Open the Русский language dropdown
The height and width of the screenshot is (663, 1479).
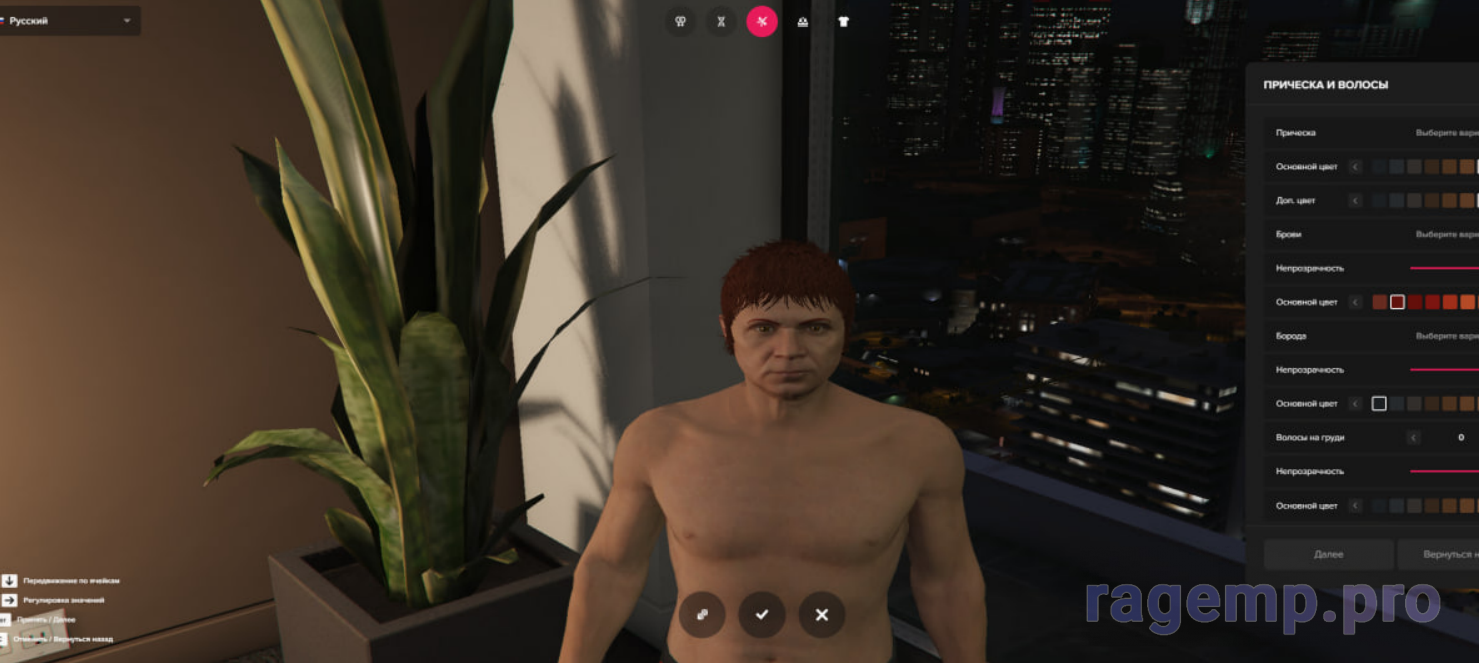(68, 21)
